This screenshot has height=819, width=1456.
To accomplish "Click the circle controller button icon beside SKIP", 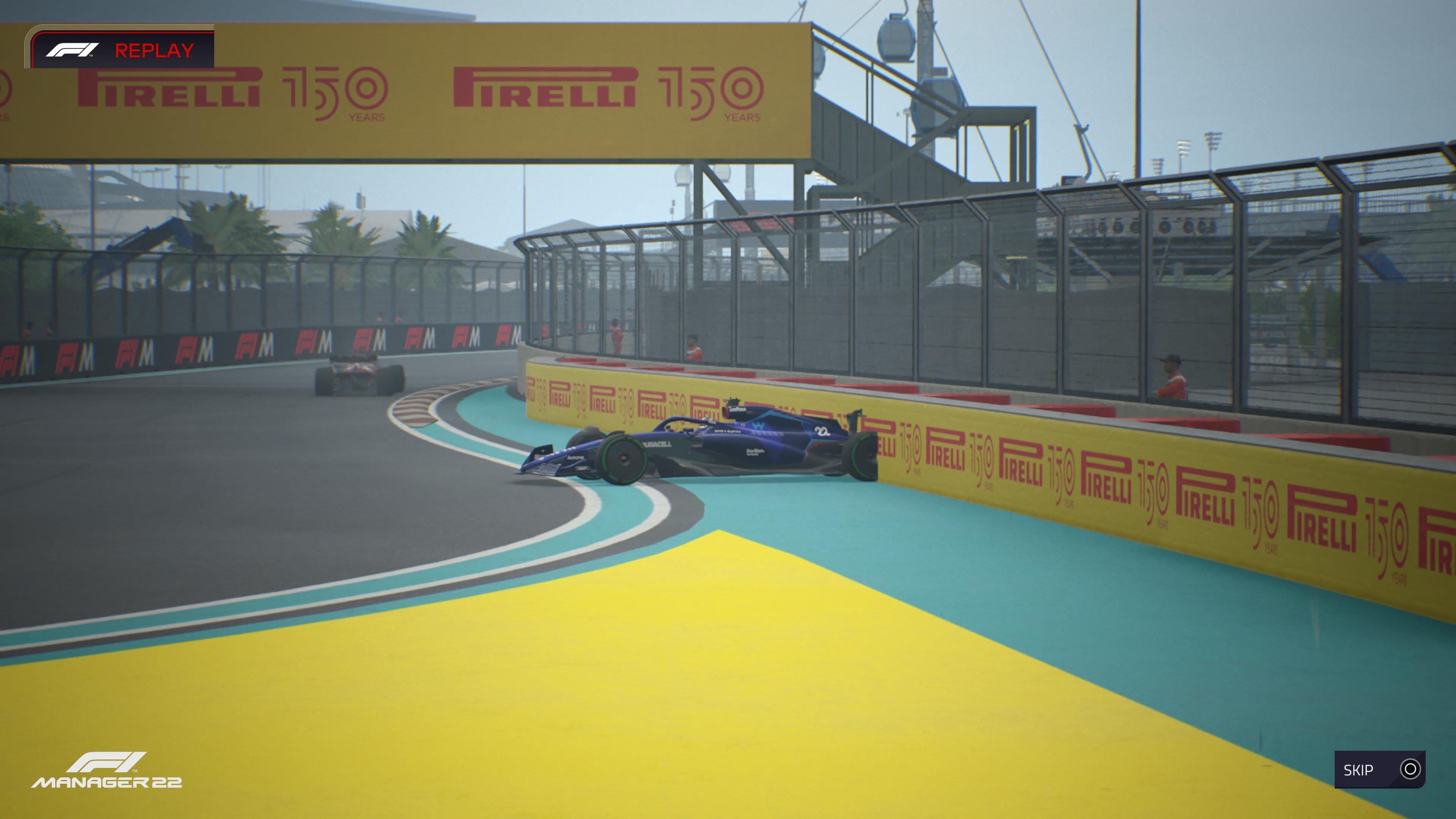I will tap(1410, 769).
